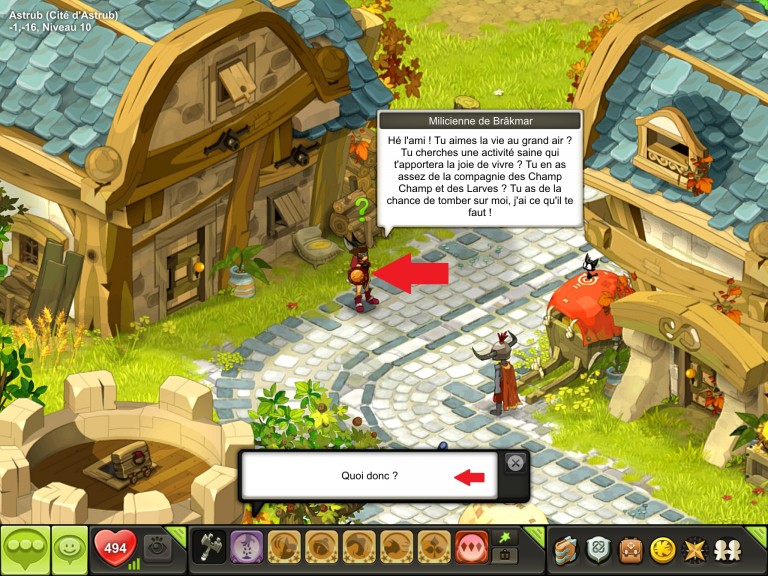Switch to the small bag items tab
The width and height of the screenshot is (768, 576).
[507, 557]
